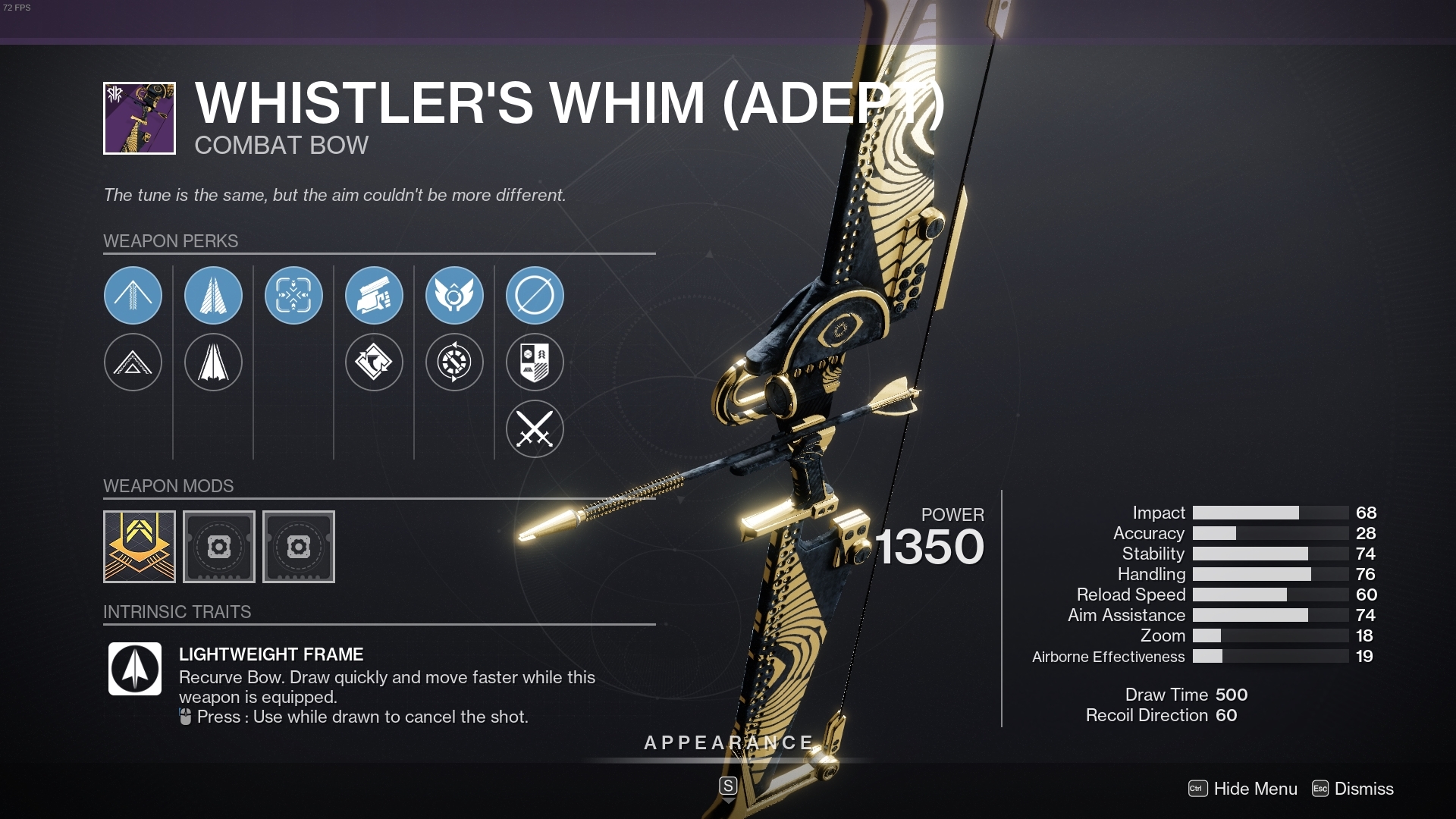Select the blue shaded arrow perk in second column

tap(213, 296)
